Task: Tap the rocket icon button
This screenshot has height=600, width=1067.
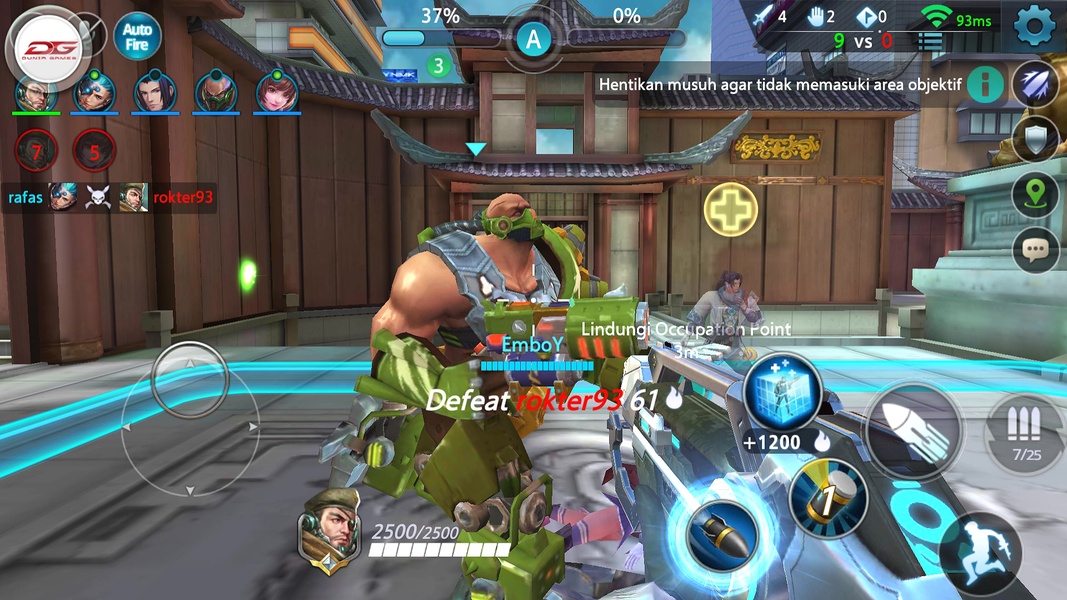Action: [x=1035, y=84]
